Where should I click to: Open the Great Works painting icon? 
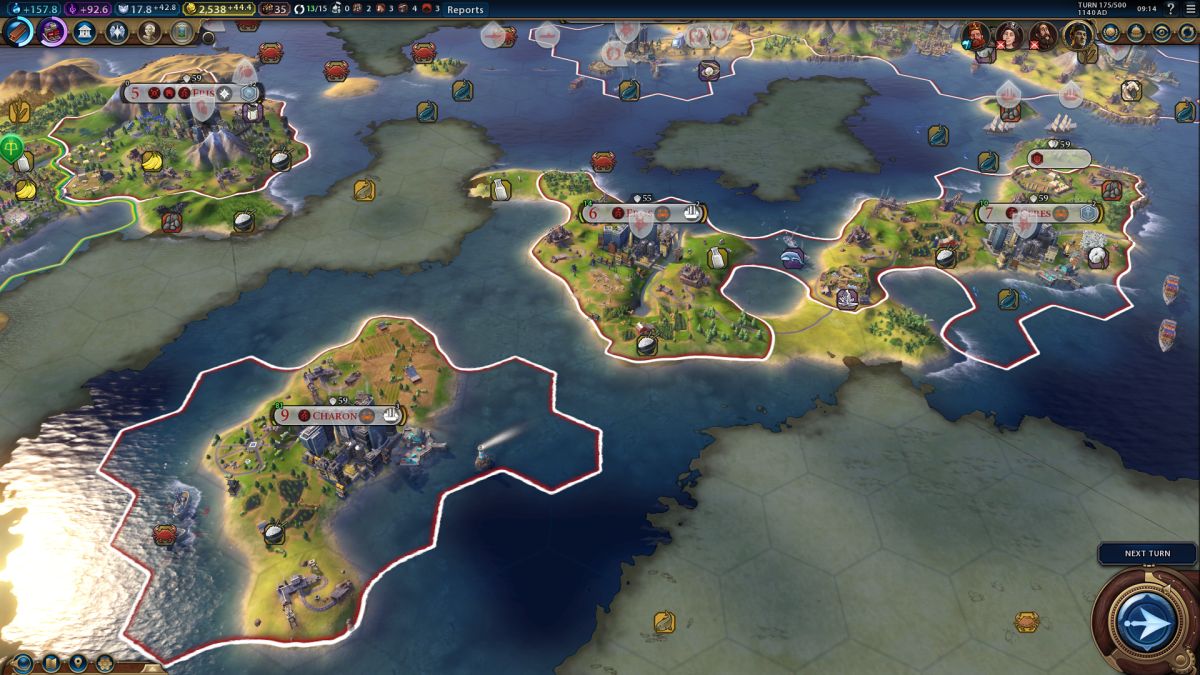[x=181, y=32]
